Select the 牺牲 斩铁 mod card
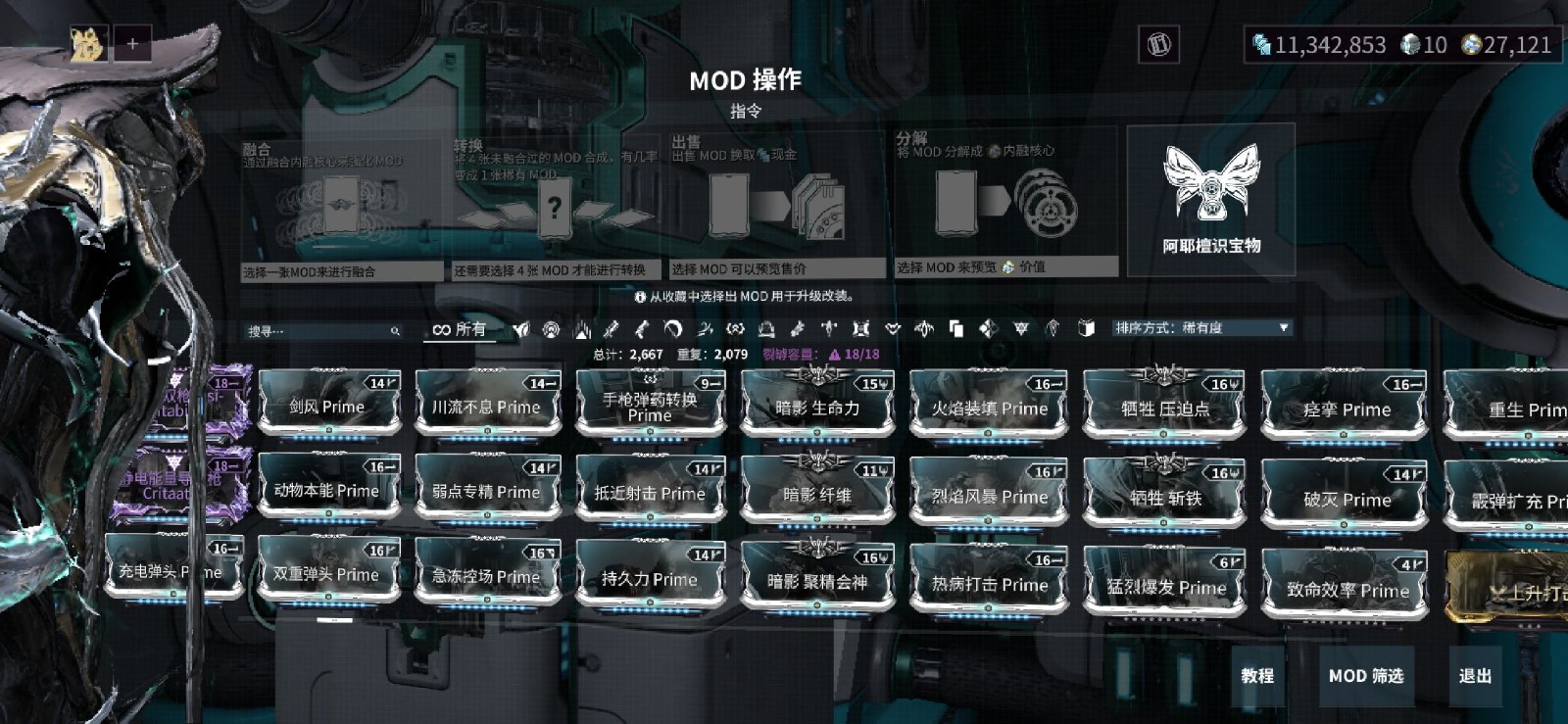This screenshot has width=1568, height=724. (x=1164, y=497)
